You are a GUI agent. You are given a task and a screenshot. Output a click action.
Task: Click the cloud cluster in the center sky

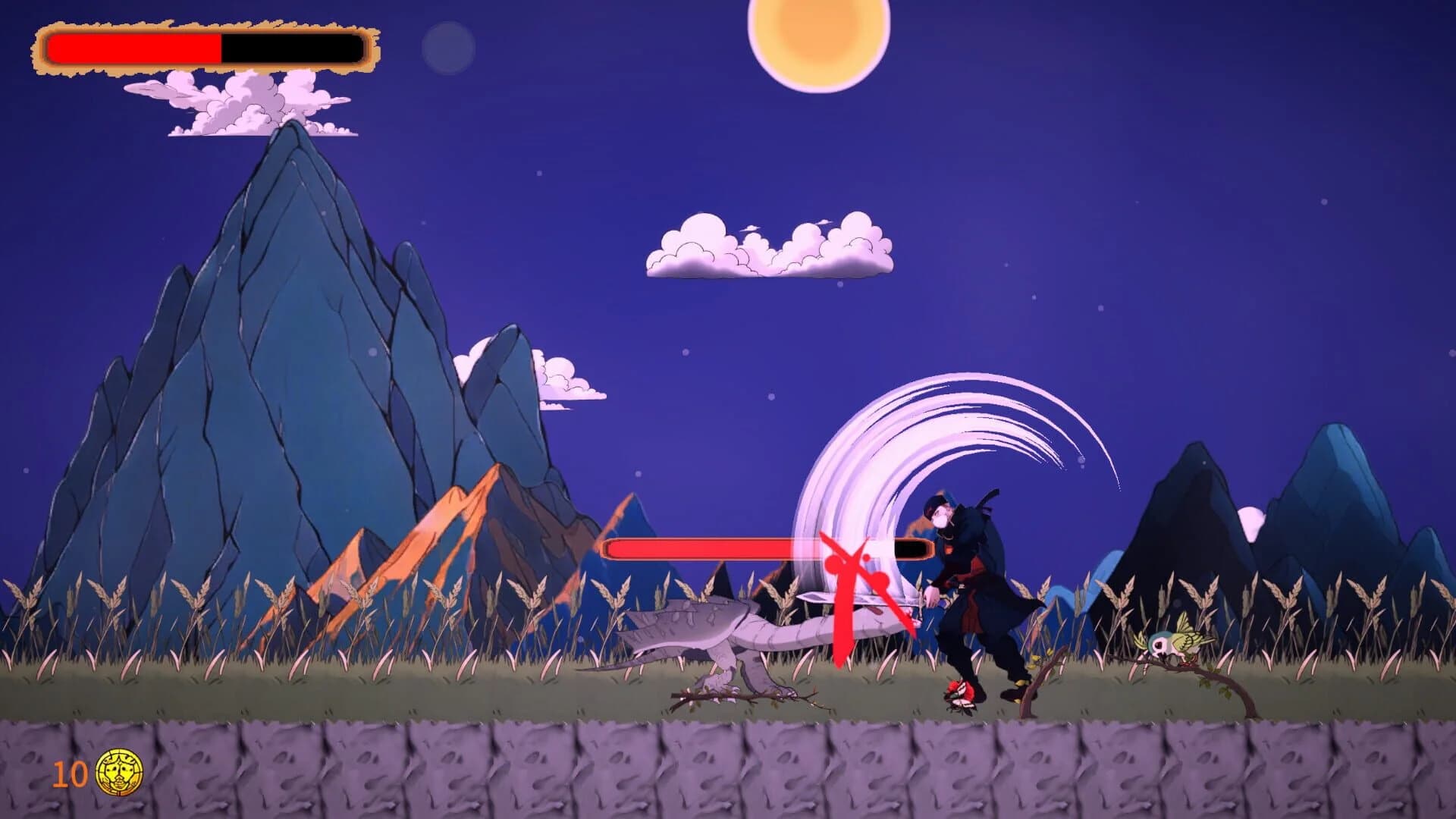766,246
